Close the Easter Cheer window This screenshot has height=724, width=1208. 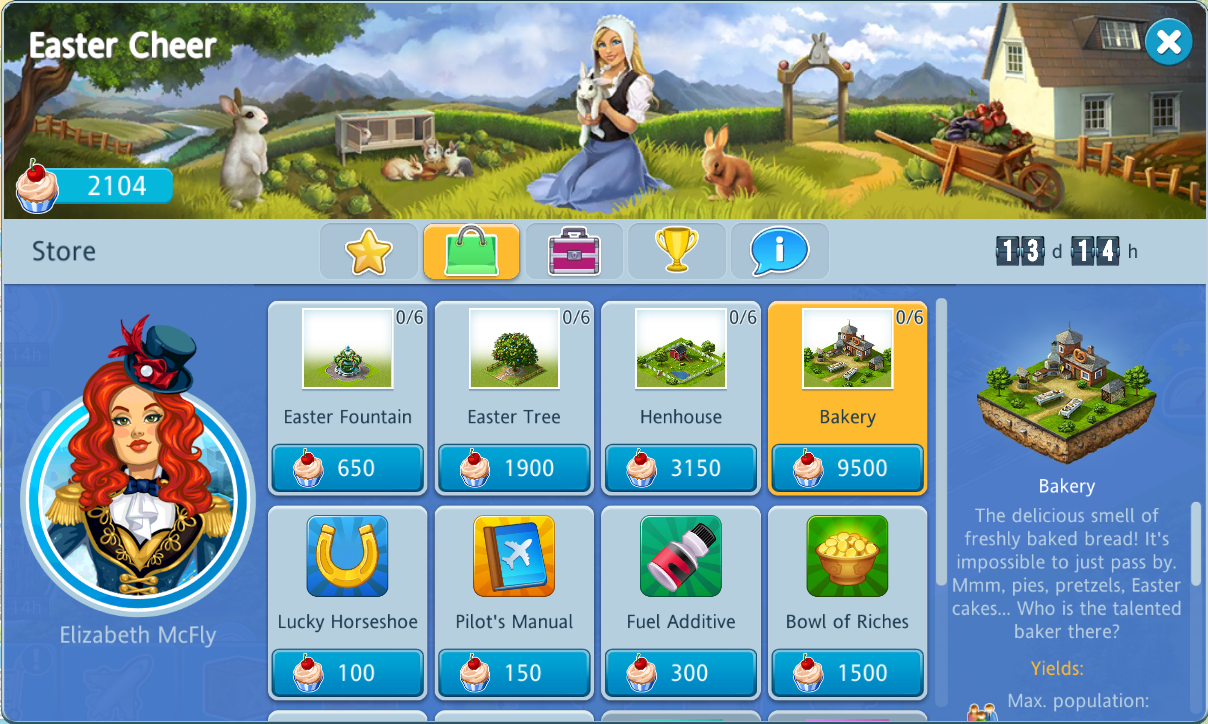click(1168, 43)
